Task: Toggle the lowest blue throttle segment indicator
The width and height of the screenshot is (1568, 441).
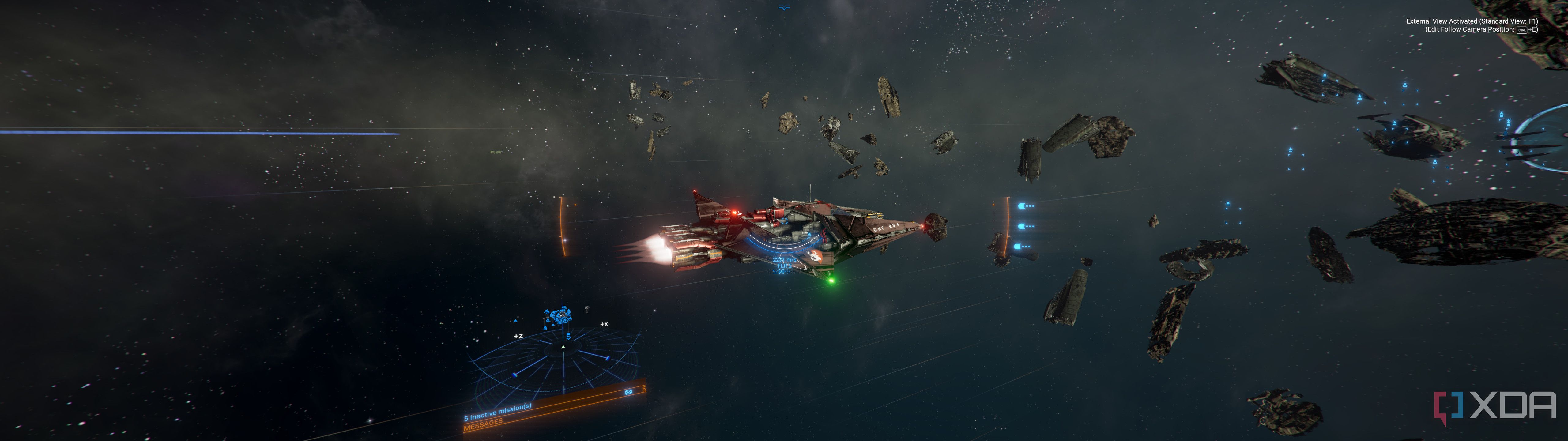Action: pos(1018,246)
